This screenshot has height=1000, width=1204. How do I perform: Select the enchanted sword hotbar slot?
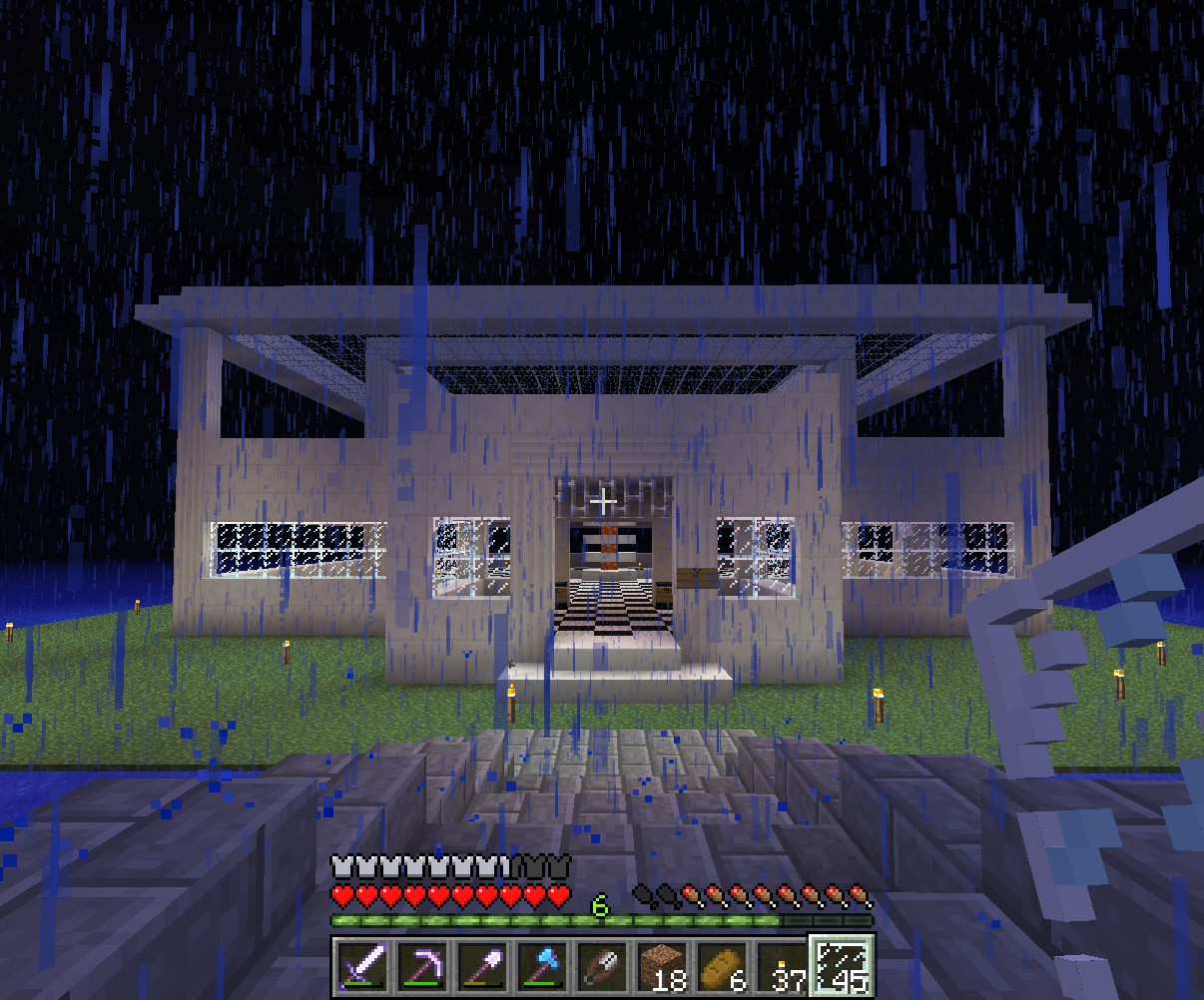[x=360, y=966]
